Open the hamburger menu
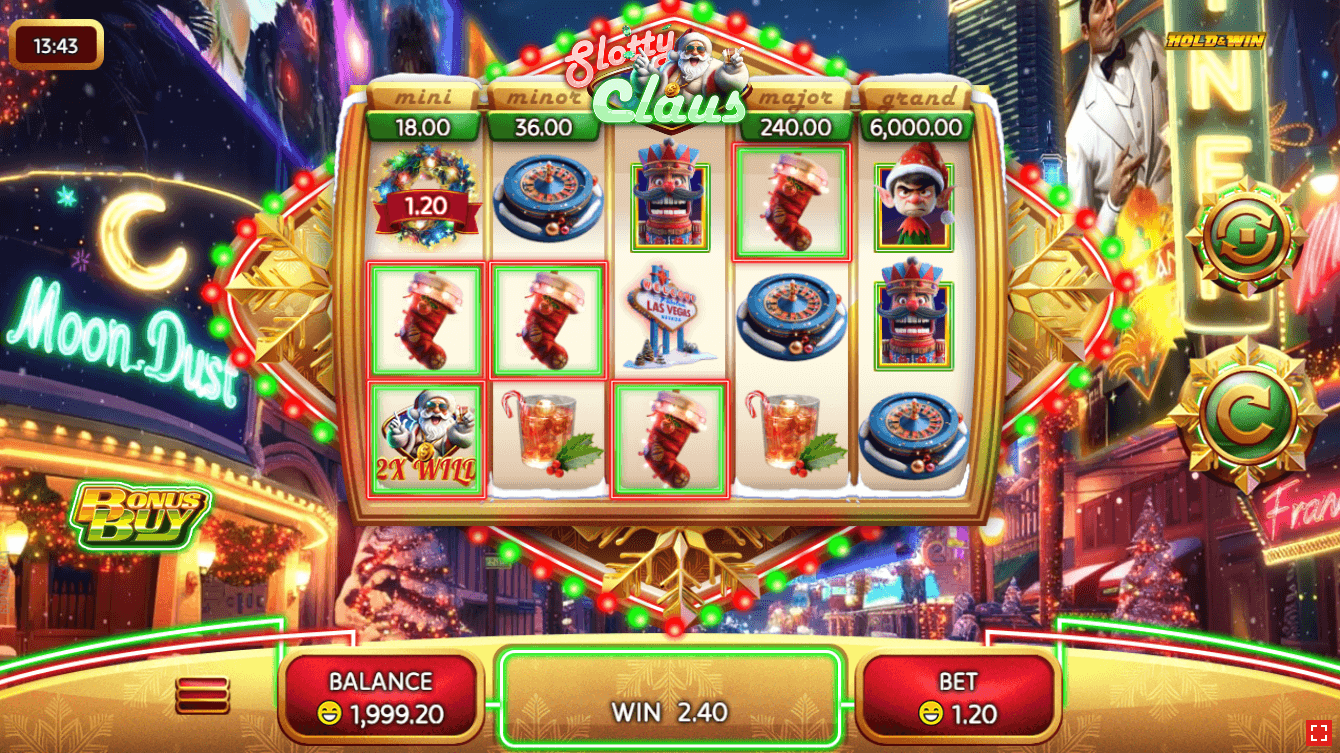Screen dimensions: 1340x753 [x=202, y=695]
